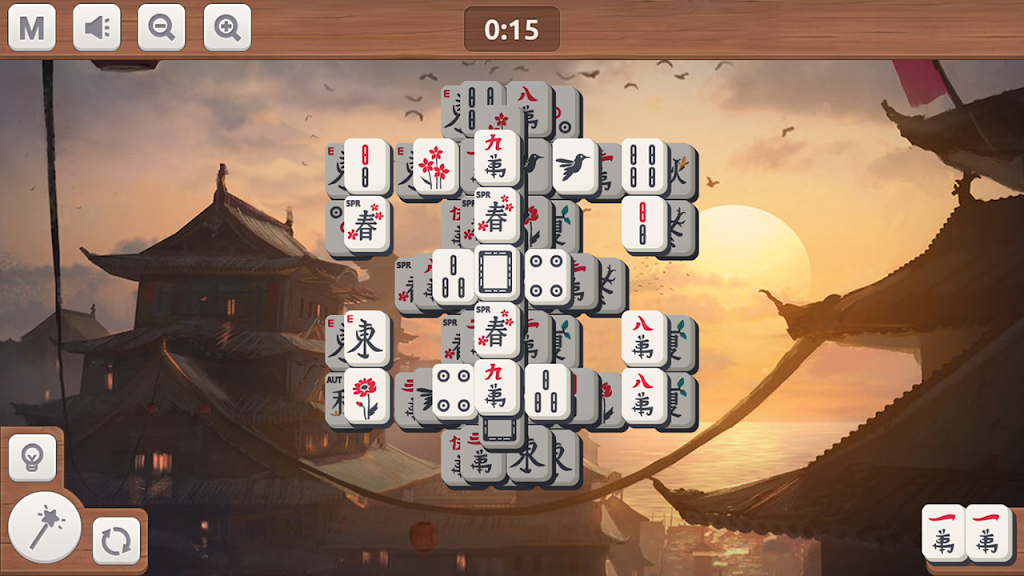1024x576 pixels.
Task: Activate the magic wand button
Action: [x=44, y=526]
